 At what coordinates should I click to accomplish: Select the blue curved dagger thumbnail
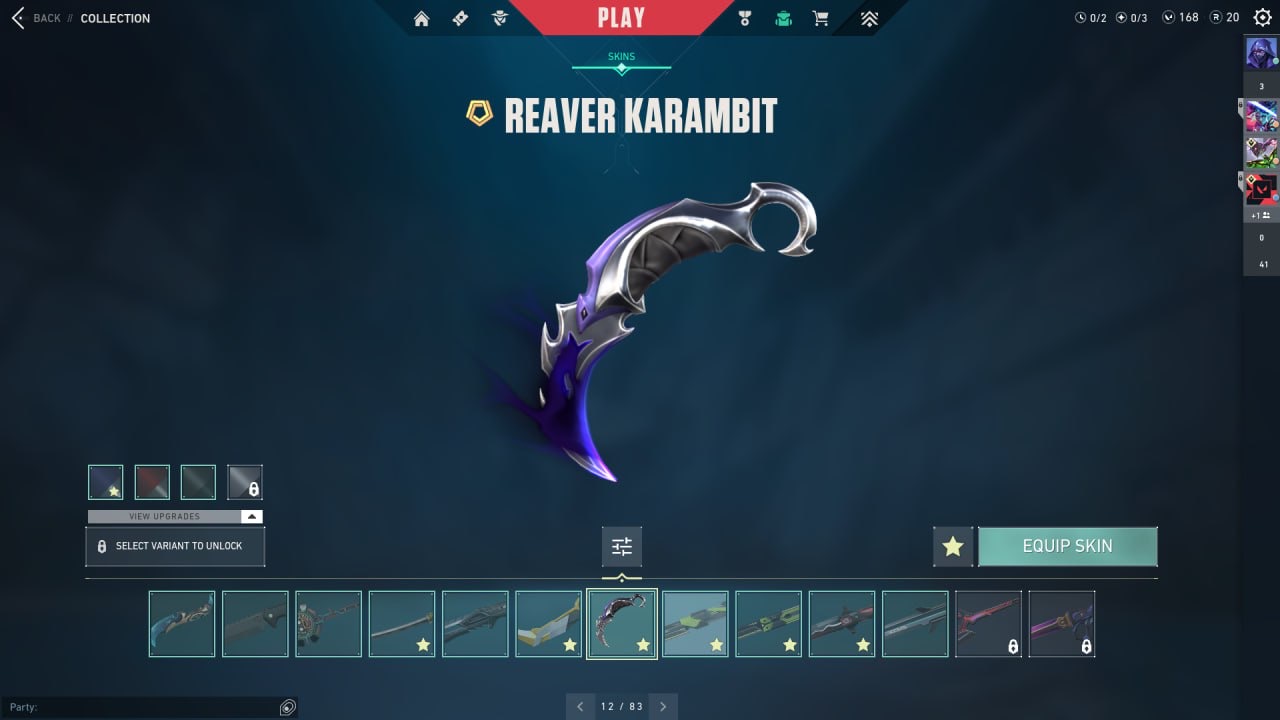[x=182, y=624]
